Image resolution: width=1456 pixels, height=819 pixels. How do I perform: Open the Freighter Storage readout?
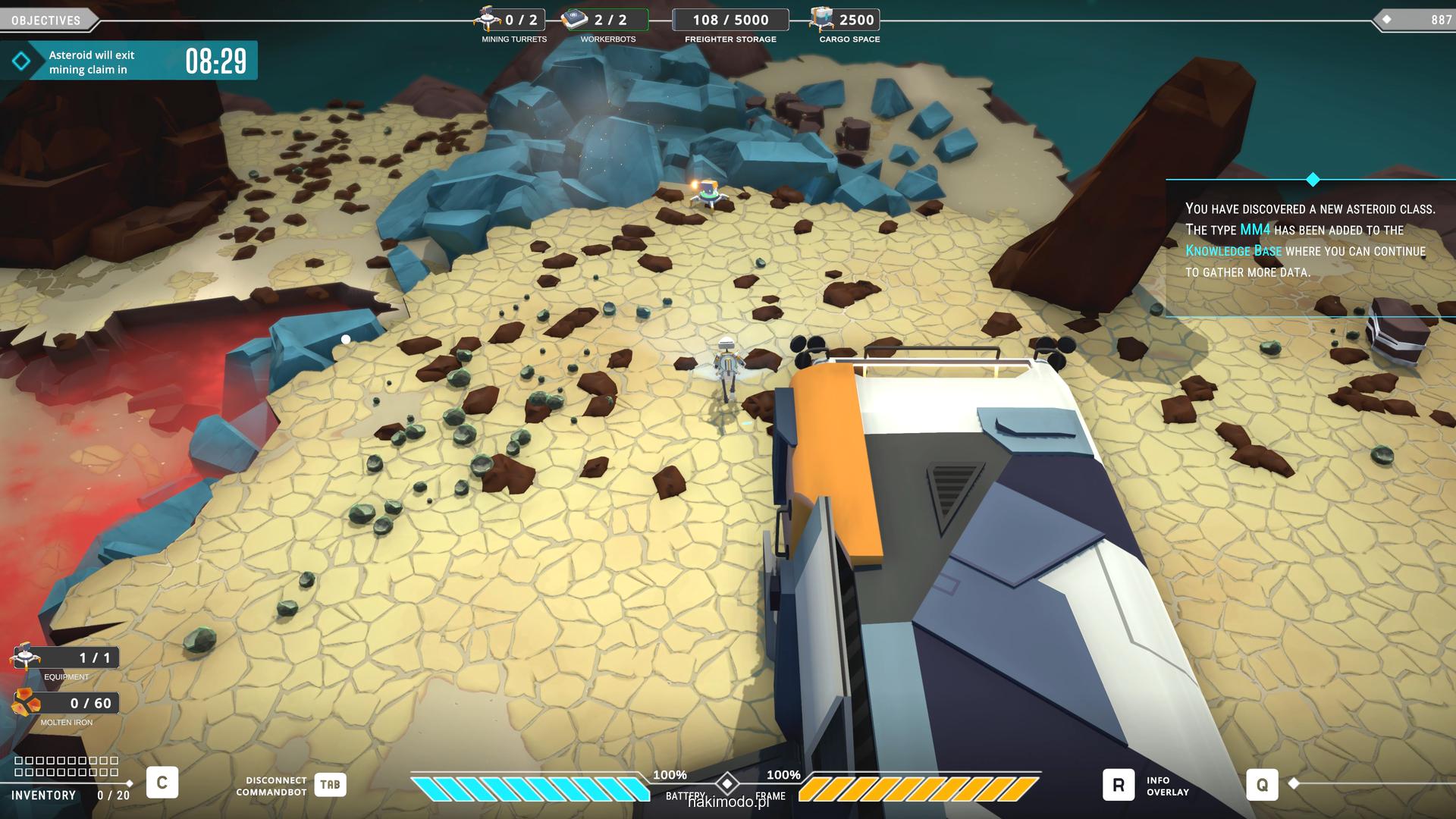[x=730, y=20]
